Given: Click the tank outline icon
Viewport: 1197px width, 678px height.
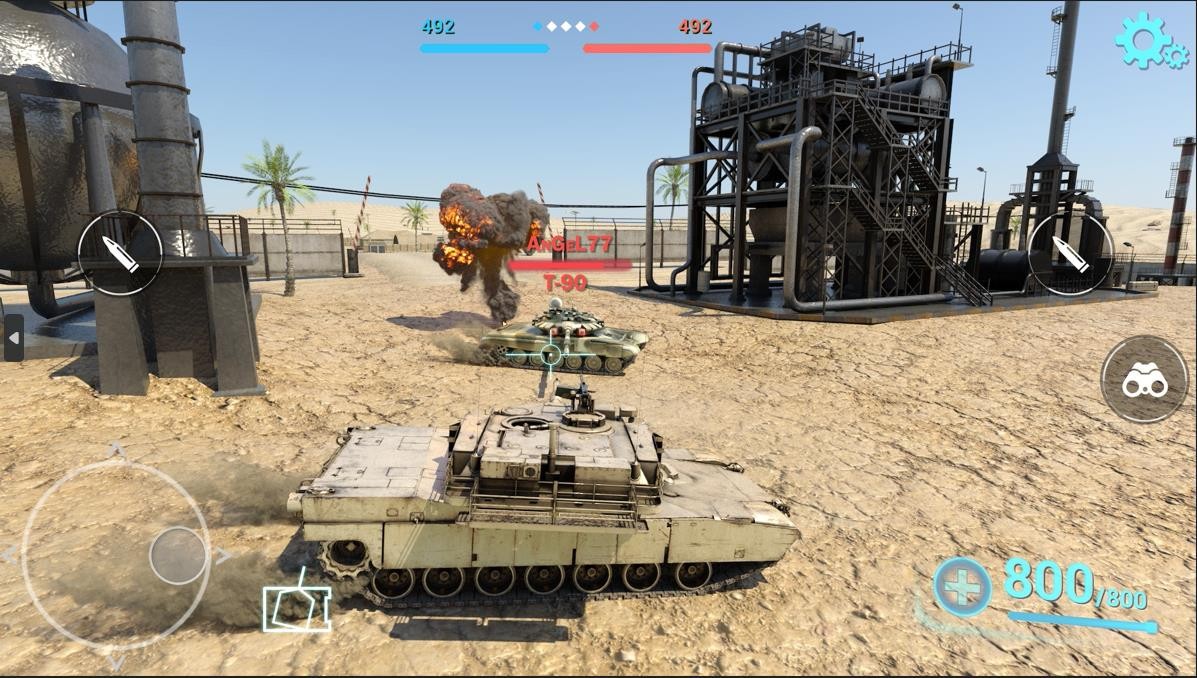Looking at the screenshot, I should coord(297,605).
